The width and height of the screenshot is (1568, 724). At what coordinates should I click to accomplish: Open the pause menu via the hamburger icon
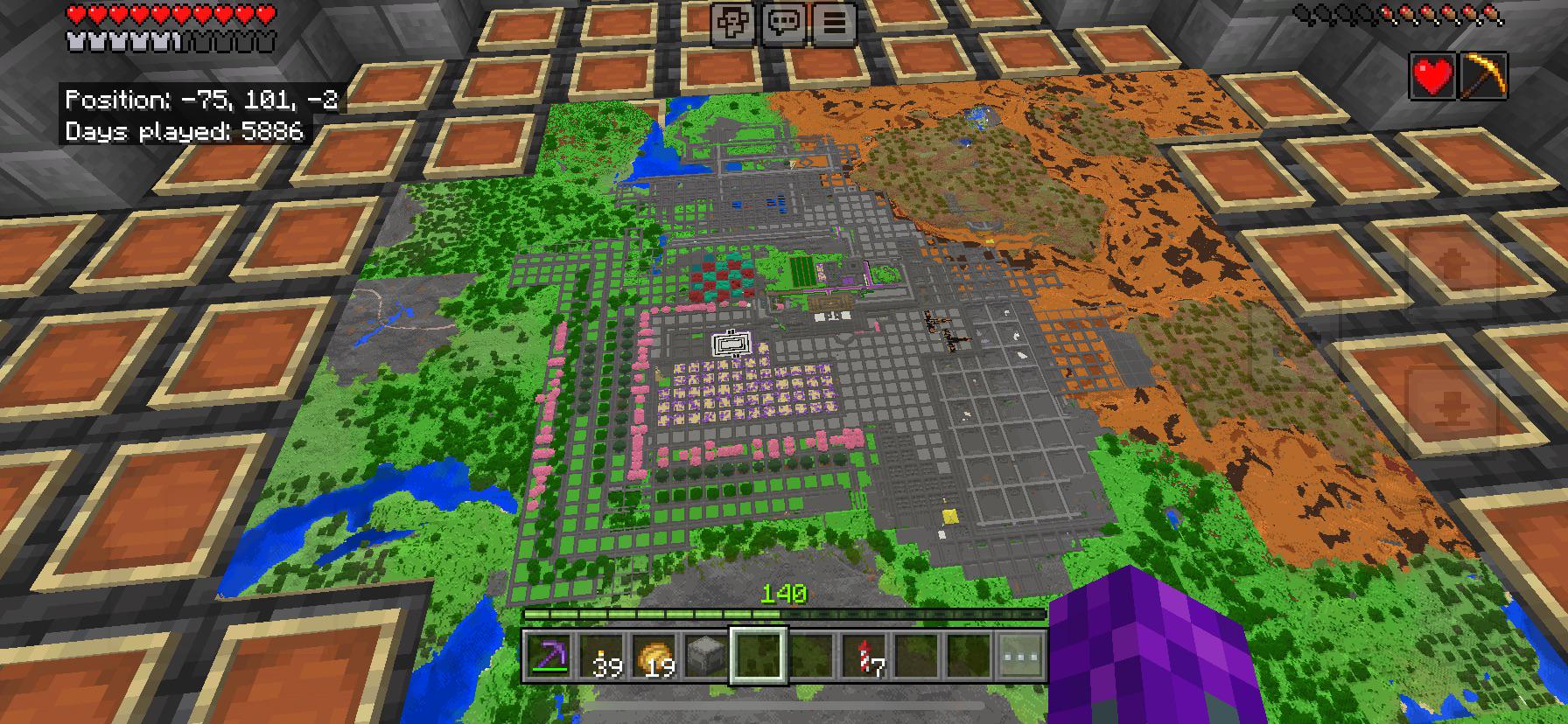point(836,24)
